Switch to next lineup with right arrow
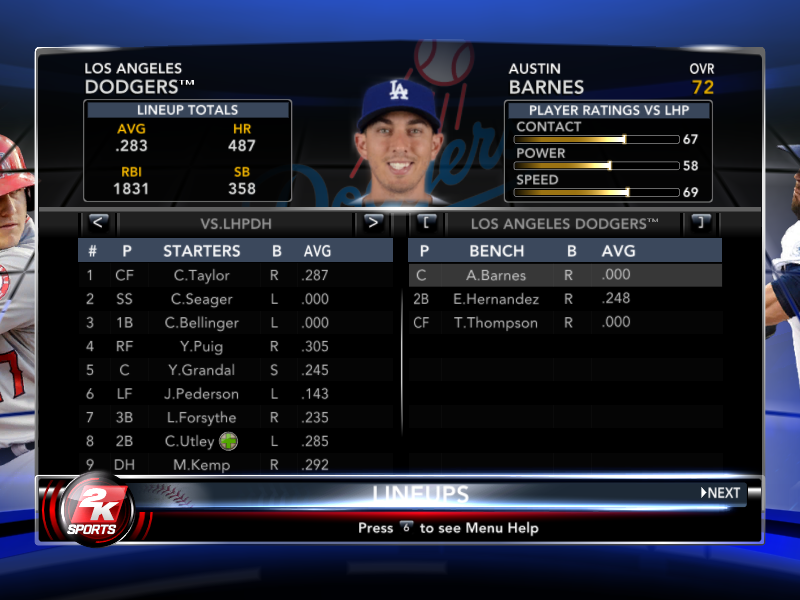Viewport: 800px width, 600px height. (373, 222)
